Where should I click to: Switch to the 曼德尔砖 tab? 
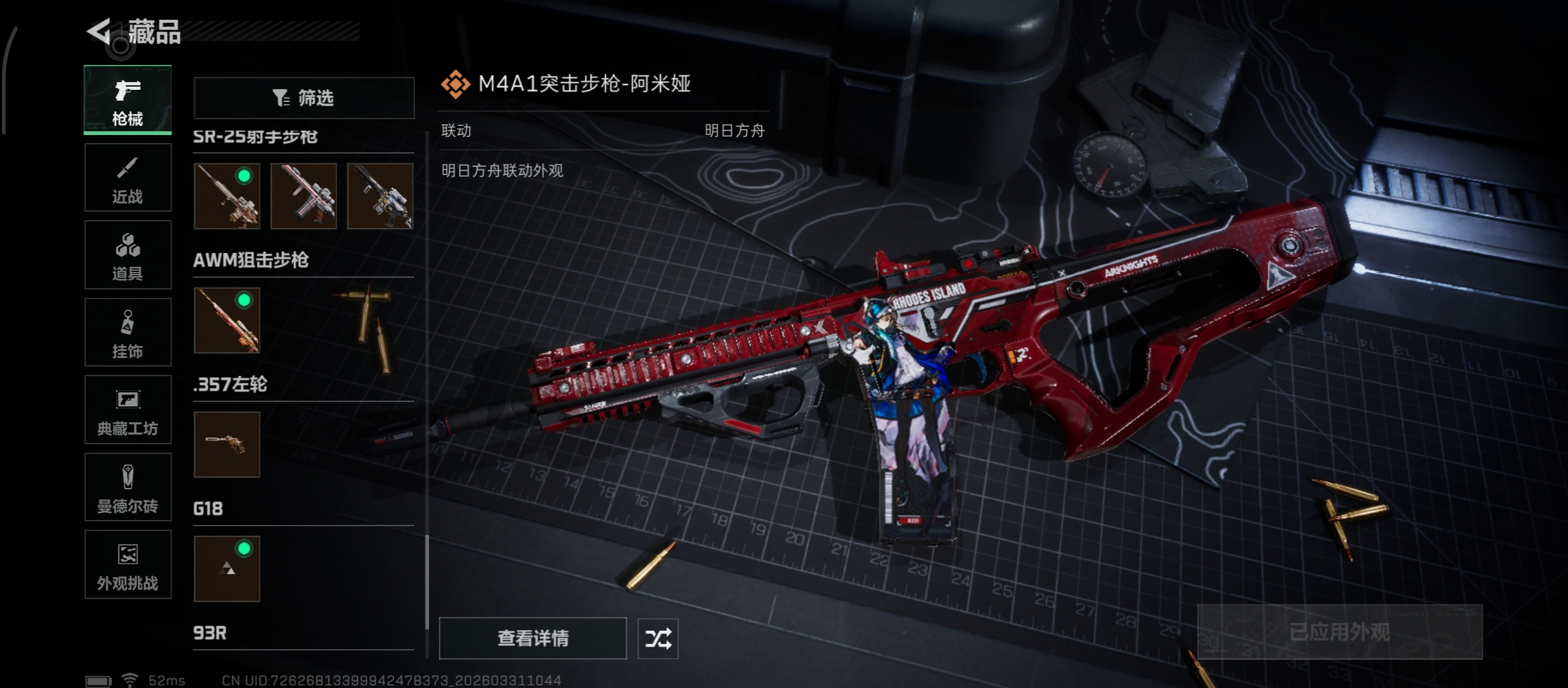point(127,487)
